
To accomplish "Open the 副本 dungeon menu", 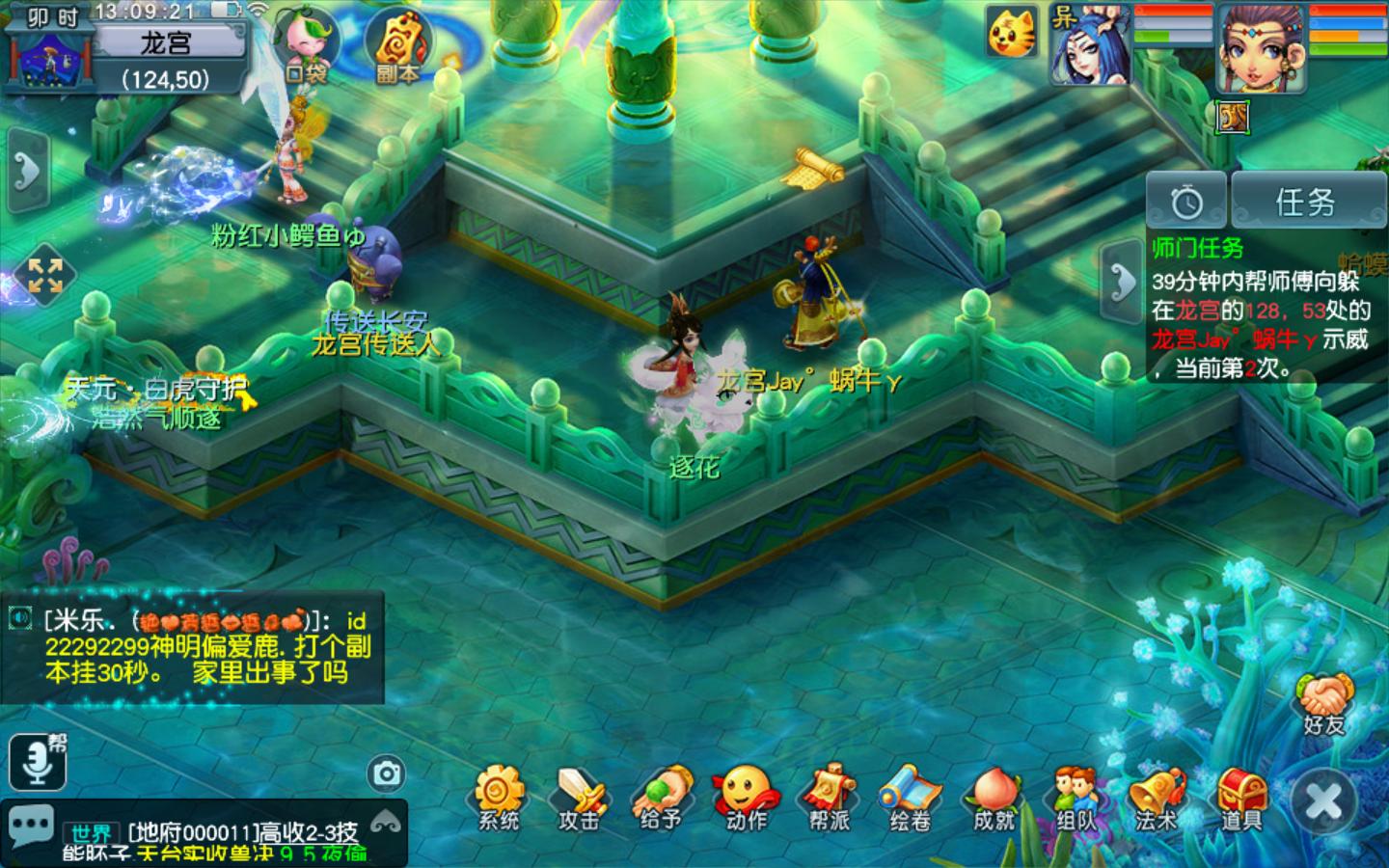I will coord(397,48).
